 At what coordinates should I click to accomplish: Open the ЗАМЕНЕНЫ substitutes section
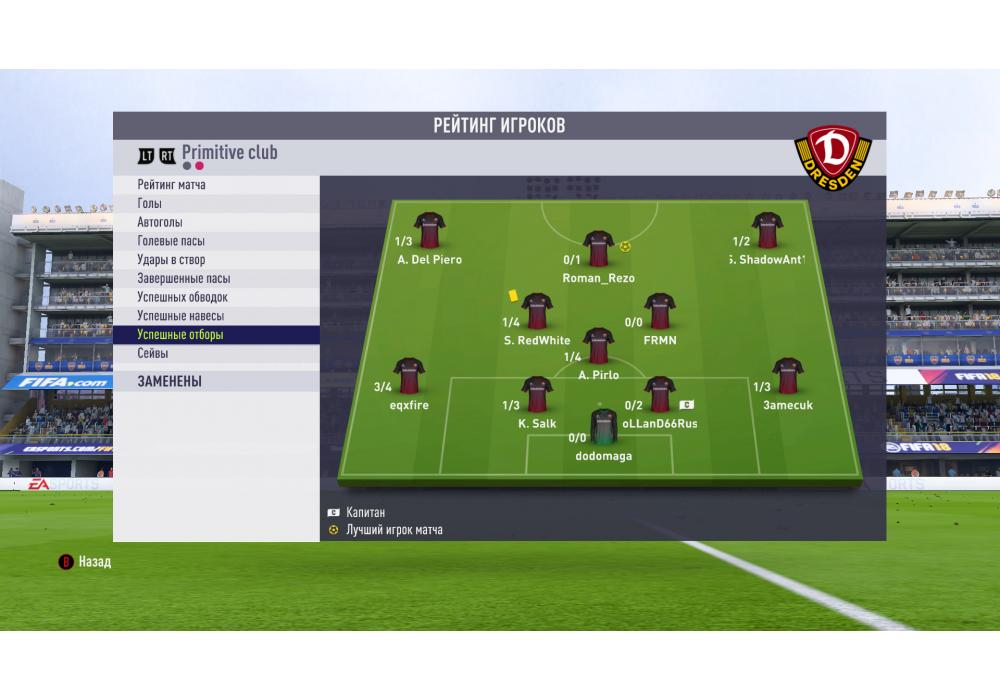(216, 381)
